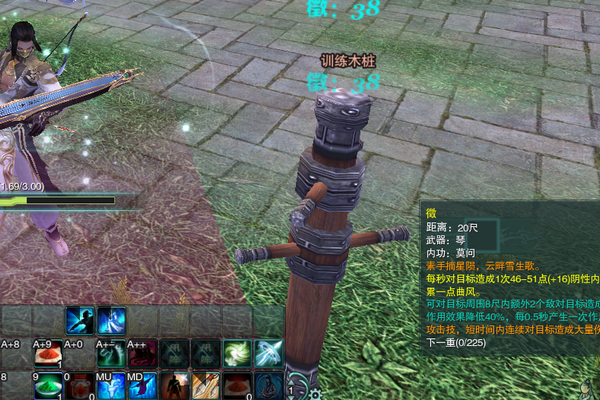Activate the blue sword slash skill

(268, 353)
